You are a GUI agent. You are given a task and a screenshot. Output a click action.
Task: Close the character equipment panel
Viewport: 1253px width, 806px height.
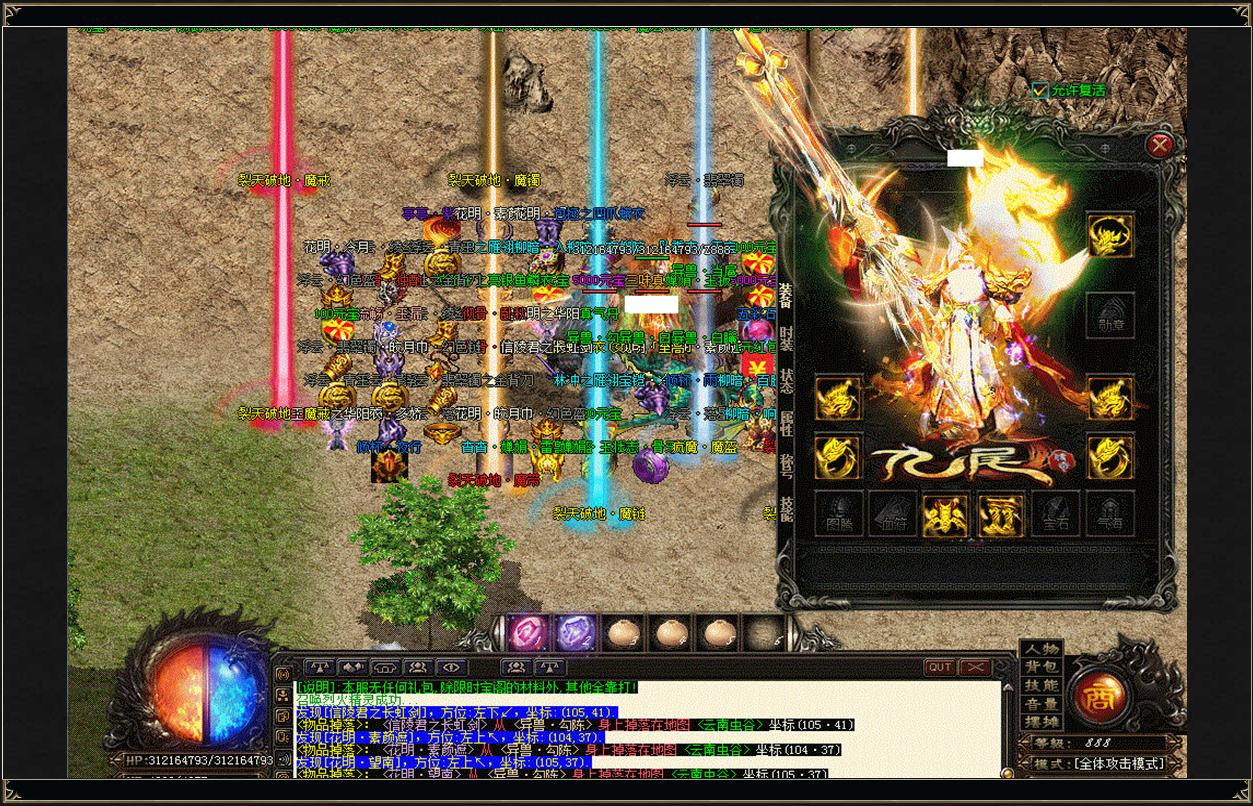click(1159, 145)
